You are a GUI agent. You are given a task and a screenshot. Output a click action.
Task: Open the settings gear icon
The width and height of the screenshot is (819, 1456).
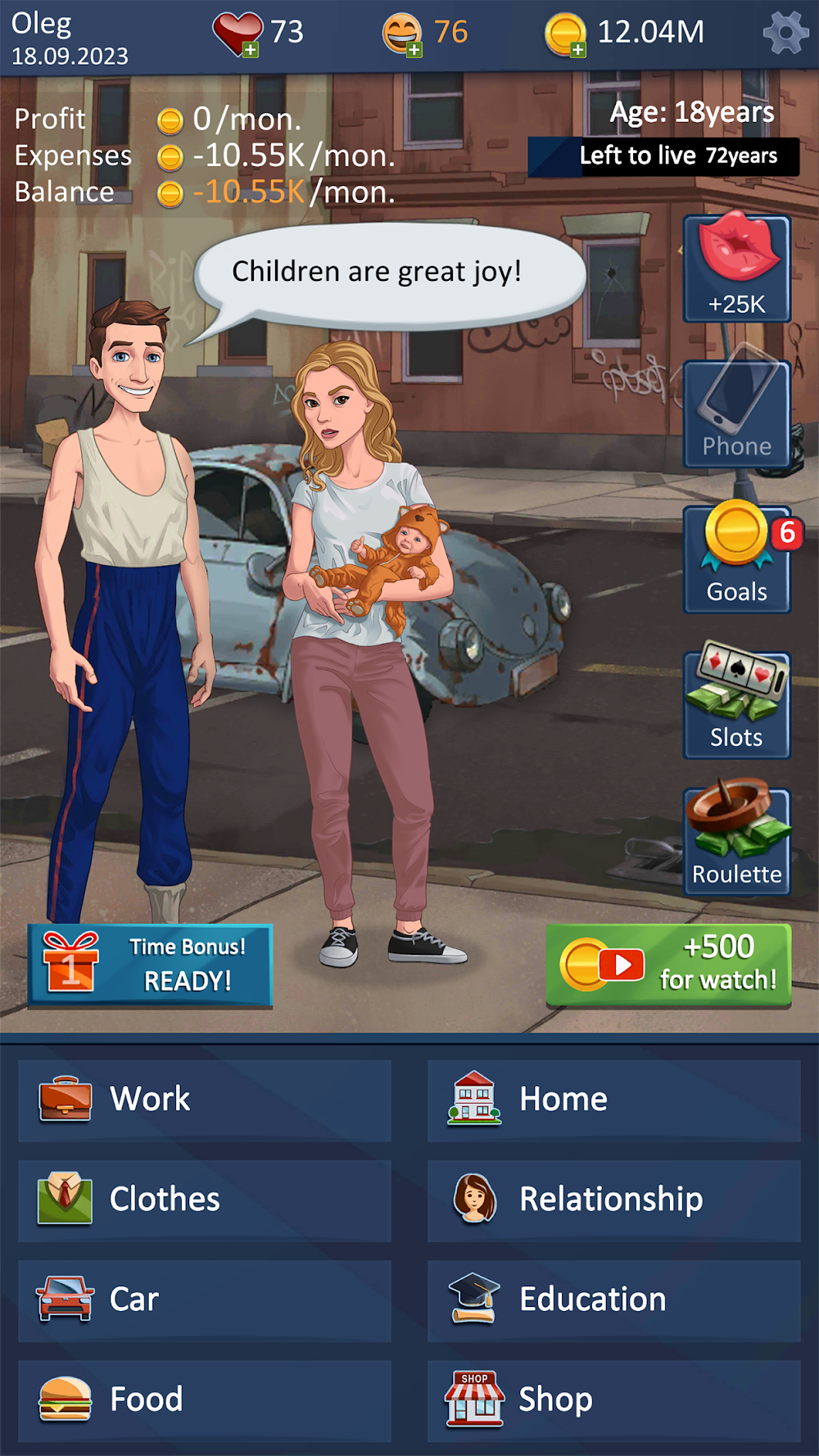[x=785, y=34]
